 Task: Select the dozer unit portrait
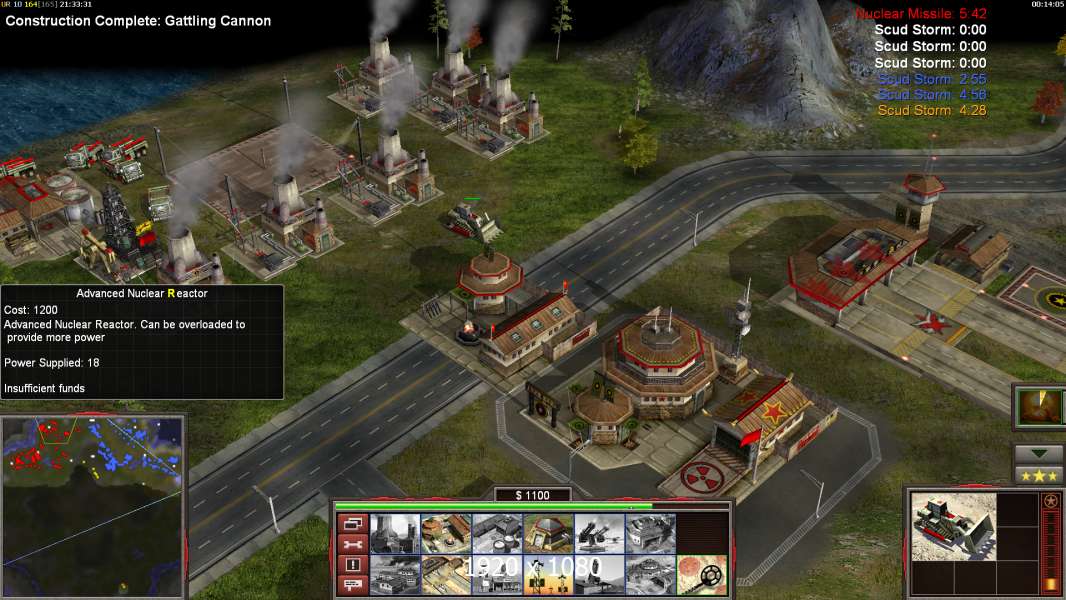pos(954,526)
